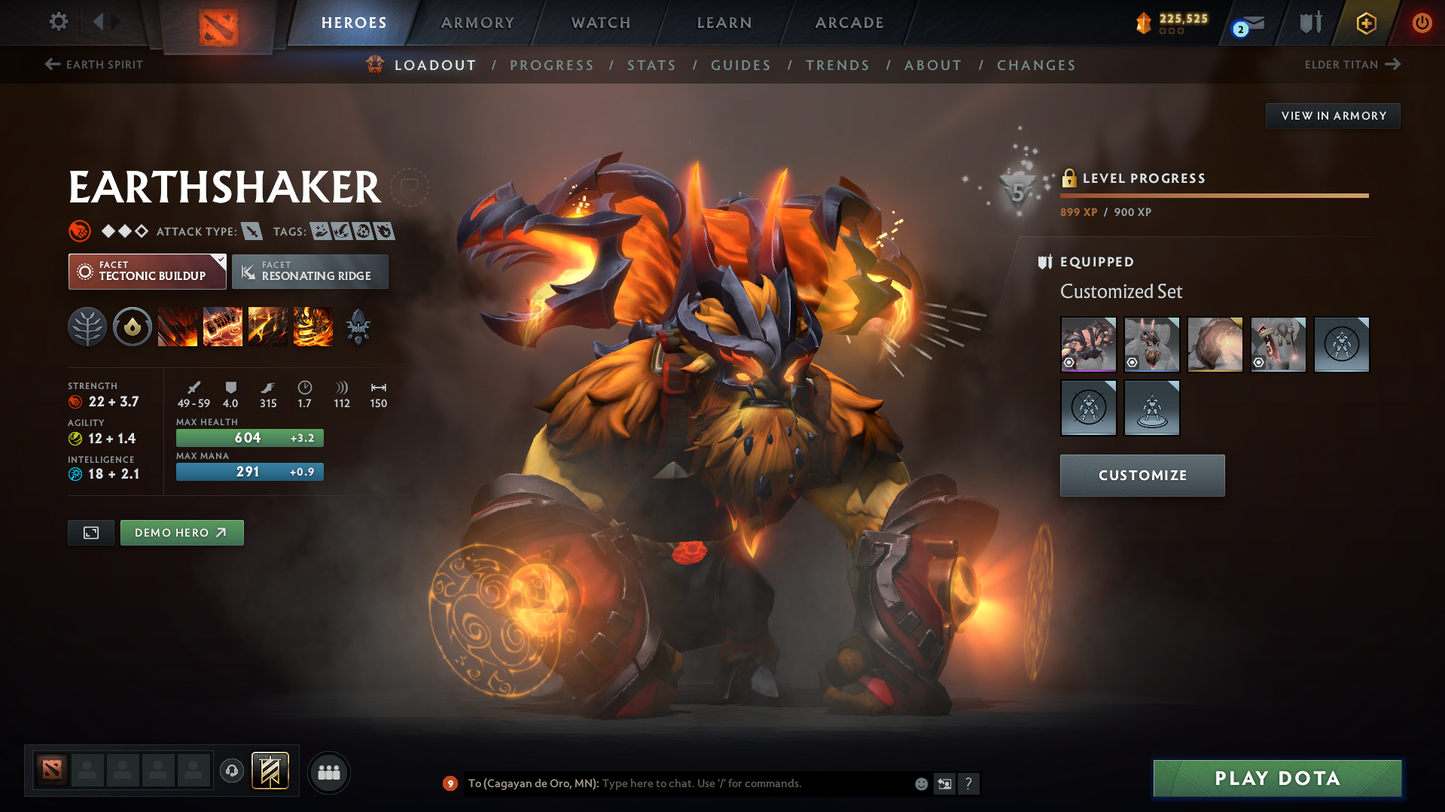
Task: Open the Customize equipment menu
Action: pyautogui.click(x=1142, y=475)
